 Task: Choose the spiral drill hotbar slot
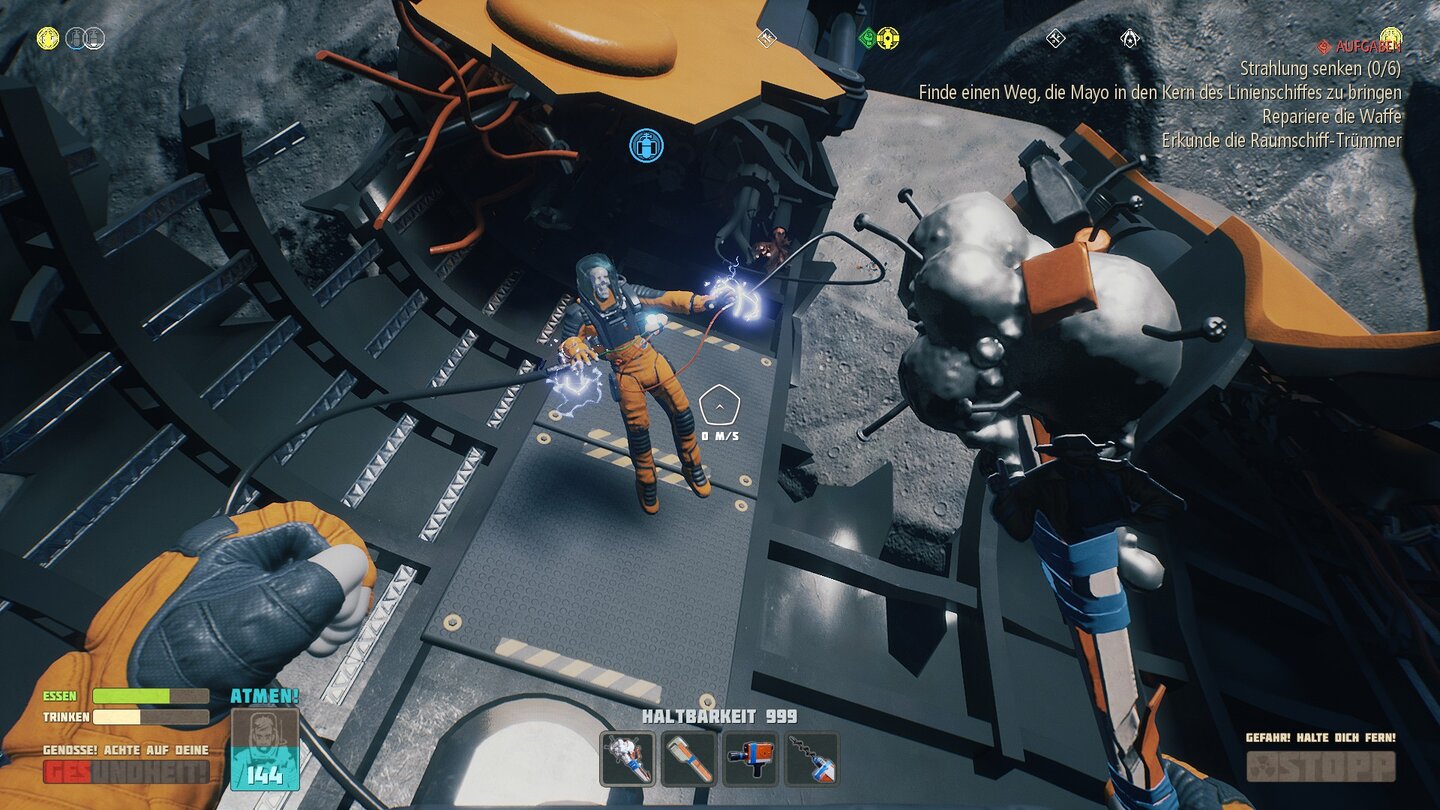(812, 759)
